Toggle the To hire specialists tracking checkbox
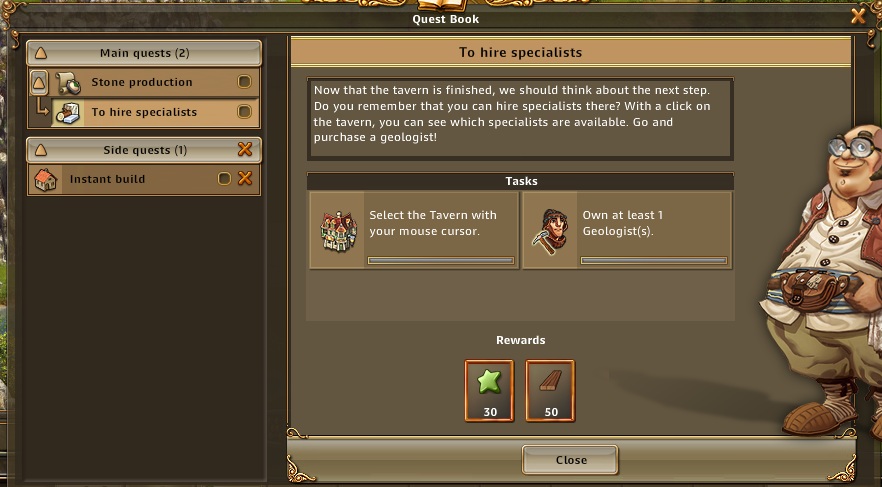This screenshot has height=487, width=882. [x=244, y=112]
